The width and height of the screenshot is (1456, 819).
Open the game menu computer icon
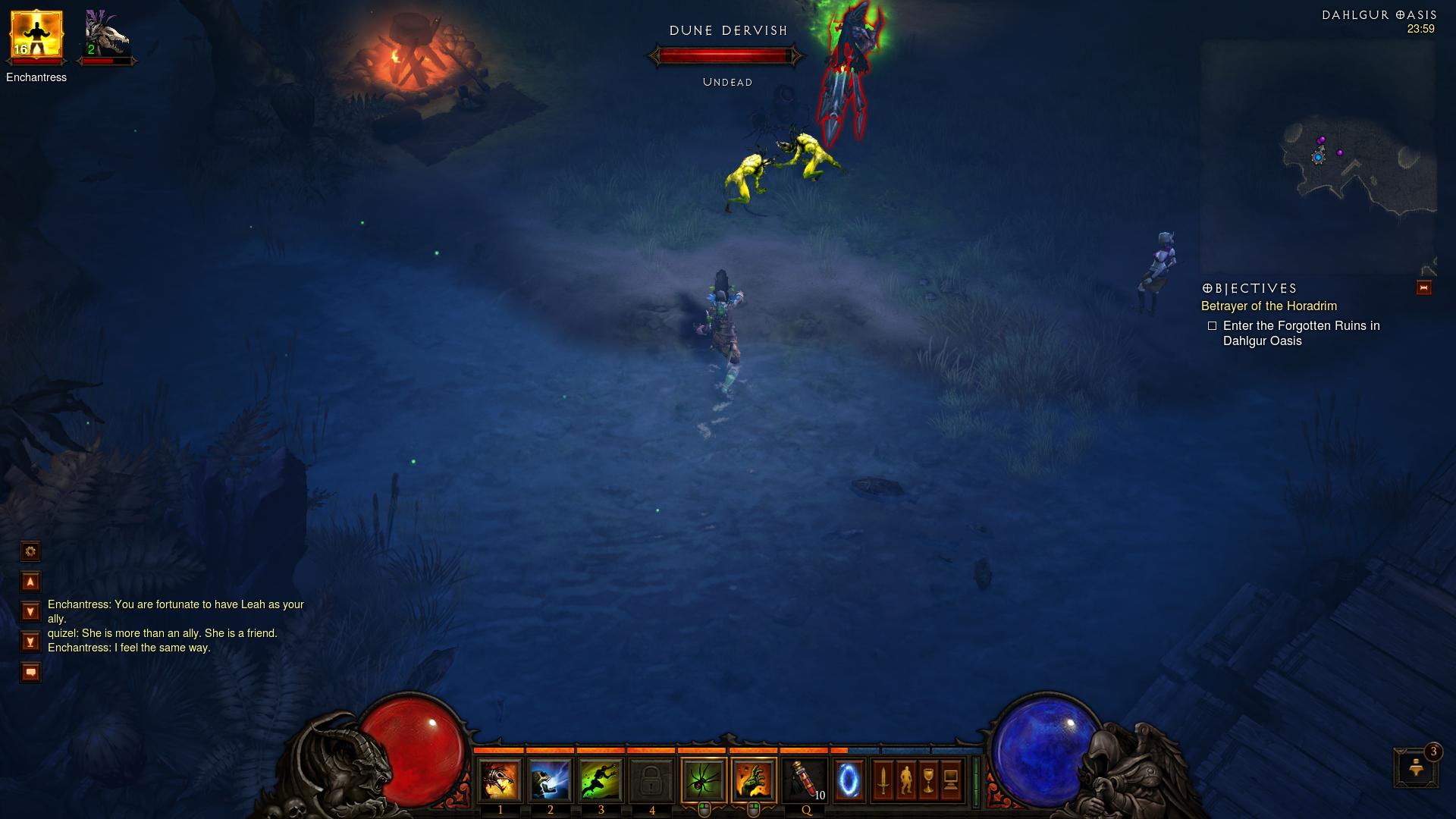951,780
